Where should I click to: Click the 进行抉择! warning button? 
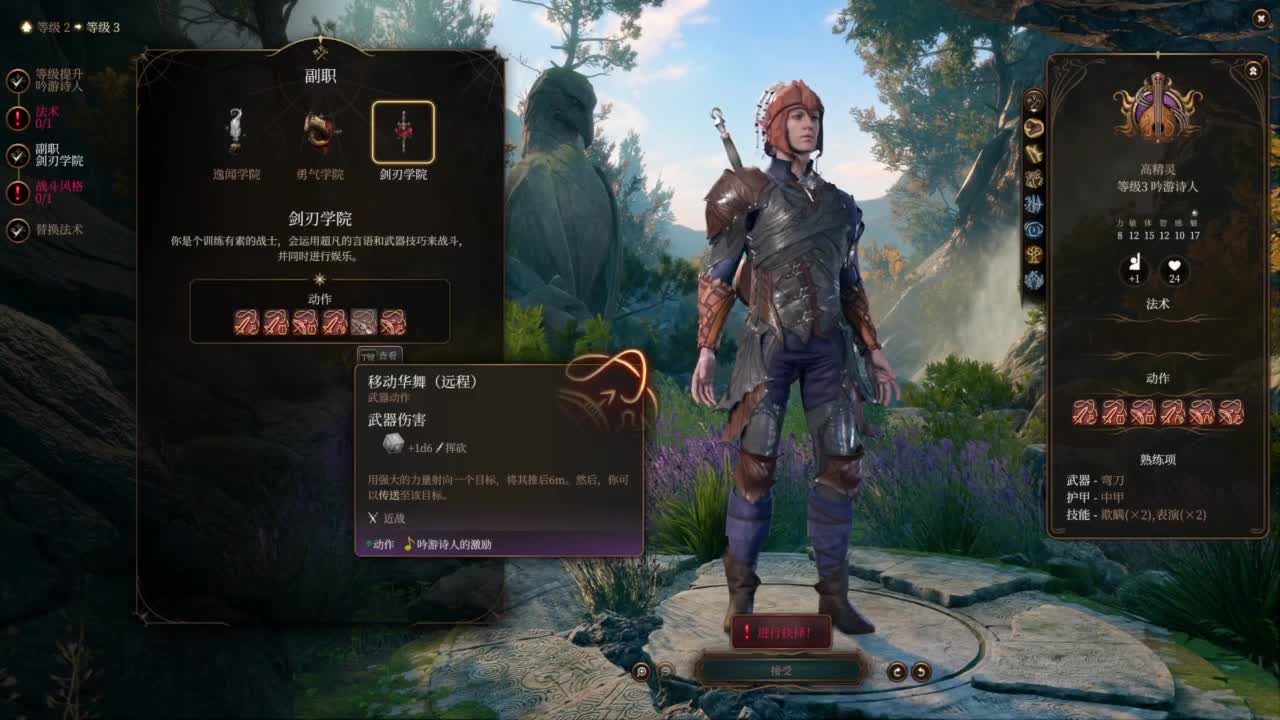[782, 632]
